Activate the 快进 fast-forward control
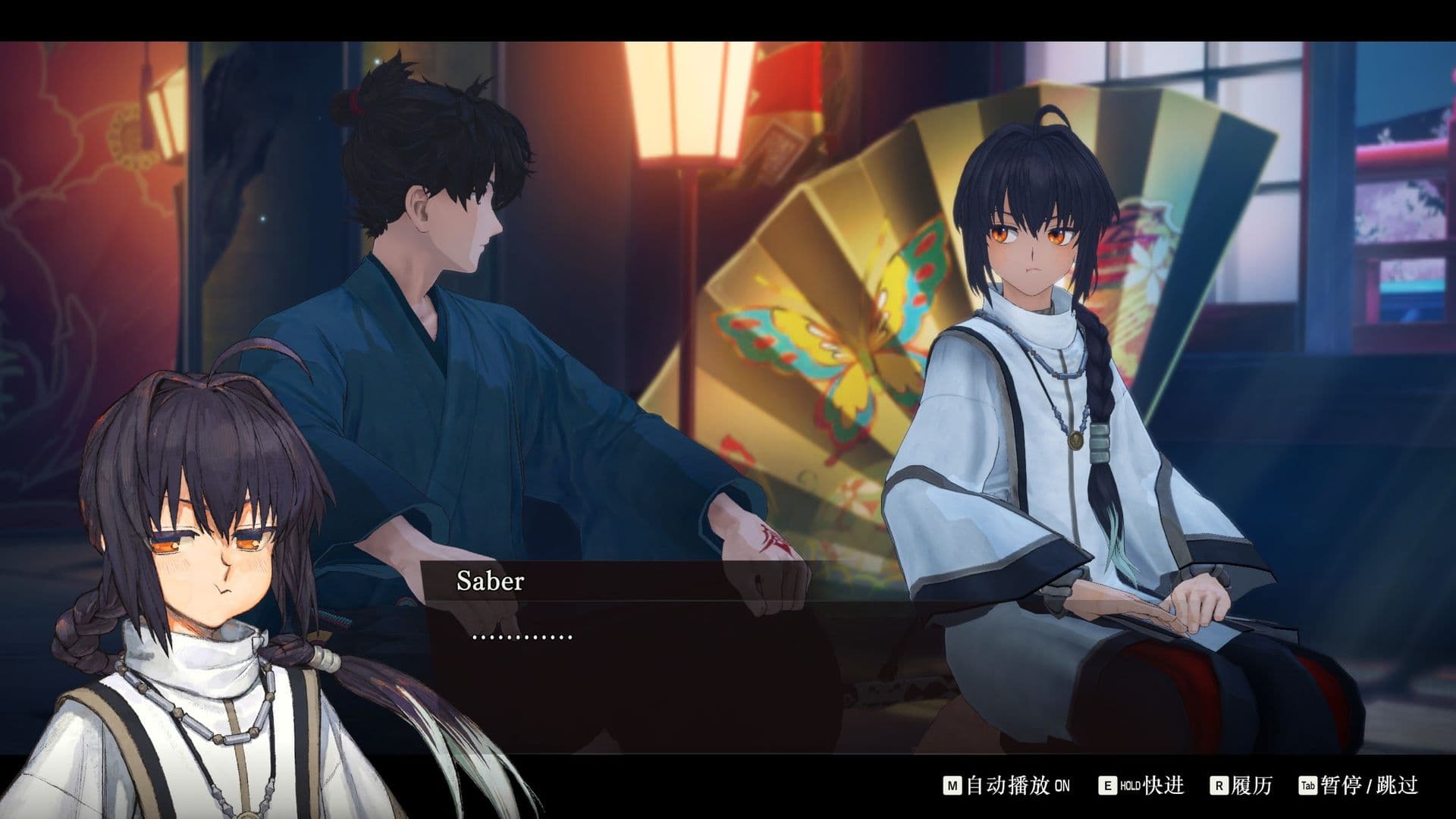The width and height of the screenshot is (1456, 819). 1141,786
